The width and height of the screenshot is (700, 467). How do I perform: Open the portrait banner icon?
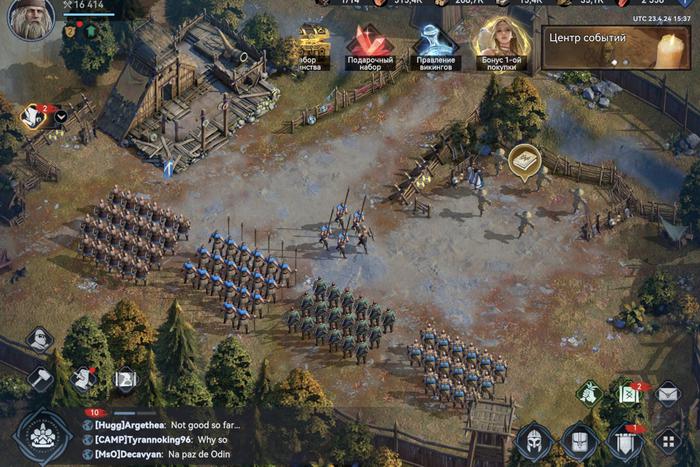[x=125, y=379]
